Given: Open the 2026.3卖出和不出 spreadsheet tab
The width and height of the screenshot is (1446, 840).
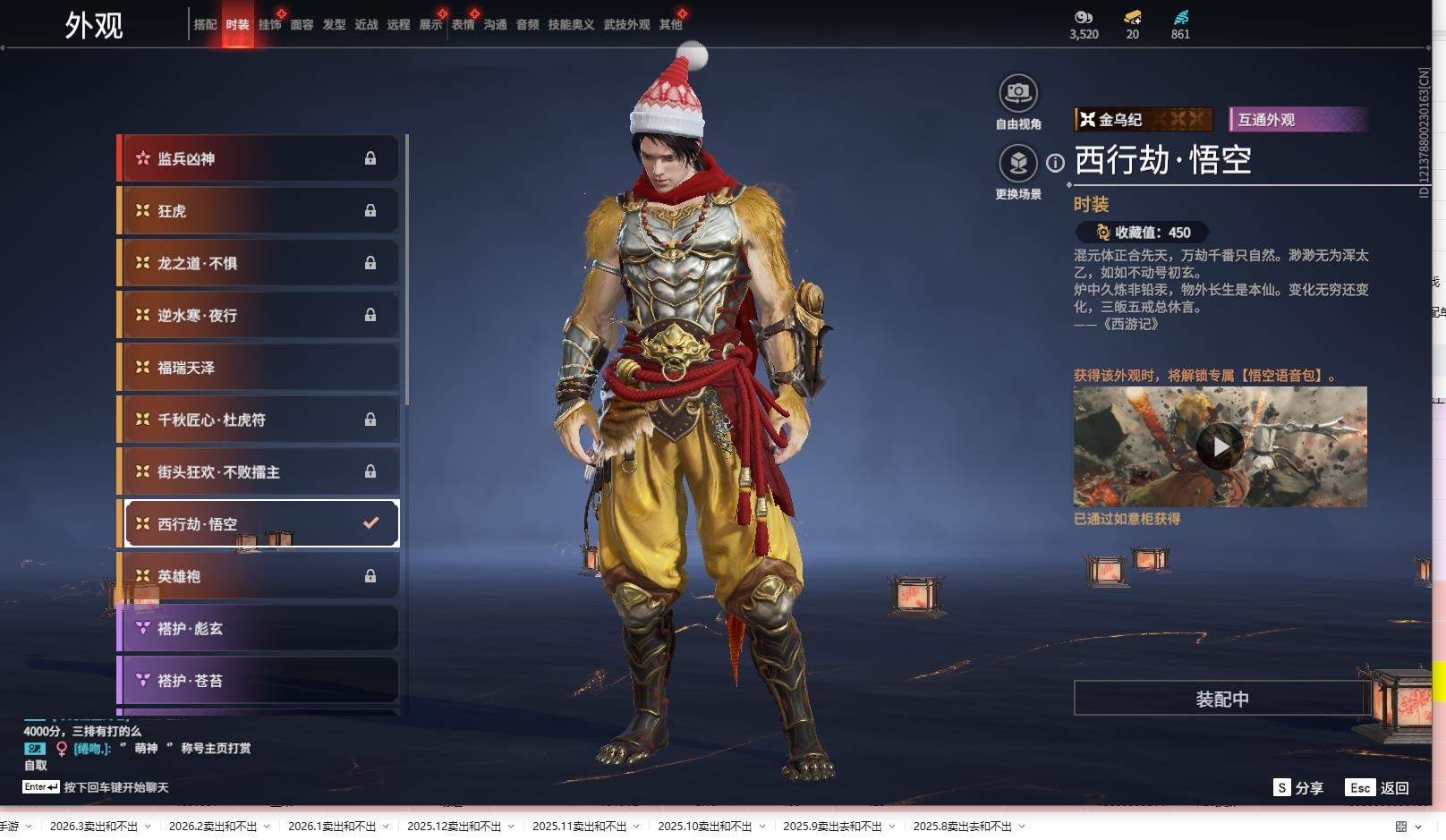Looking at the screenshot, I should (94, 827).
